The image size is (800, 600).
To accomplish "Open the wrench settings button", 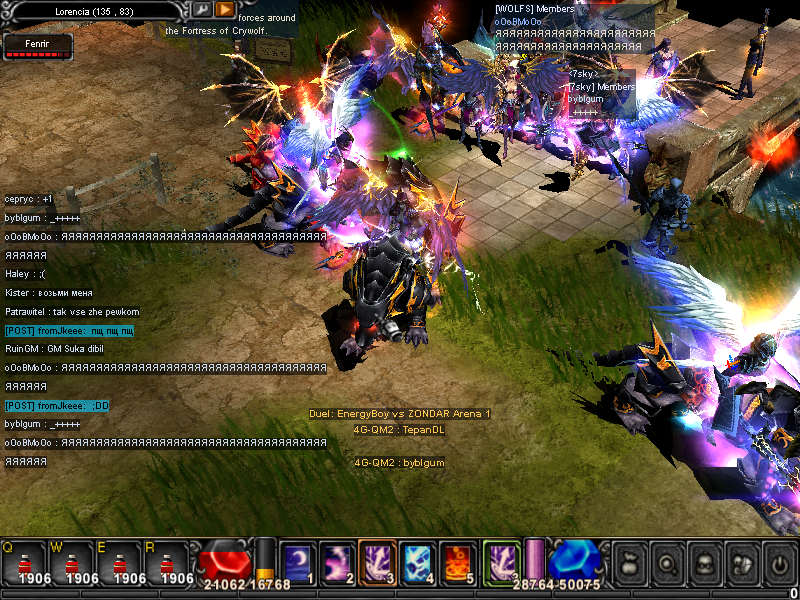I will tap(202, 9).
